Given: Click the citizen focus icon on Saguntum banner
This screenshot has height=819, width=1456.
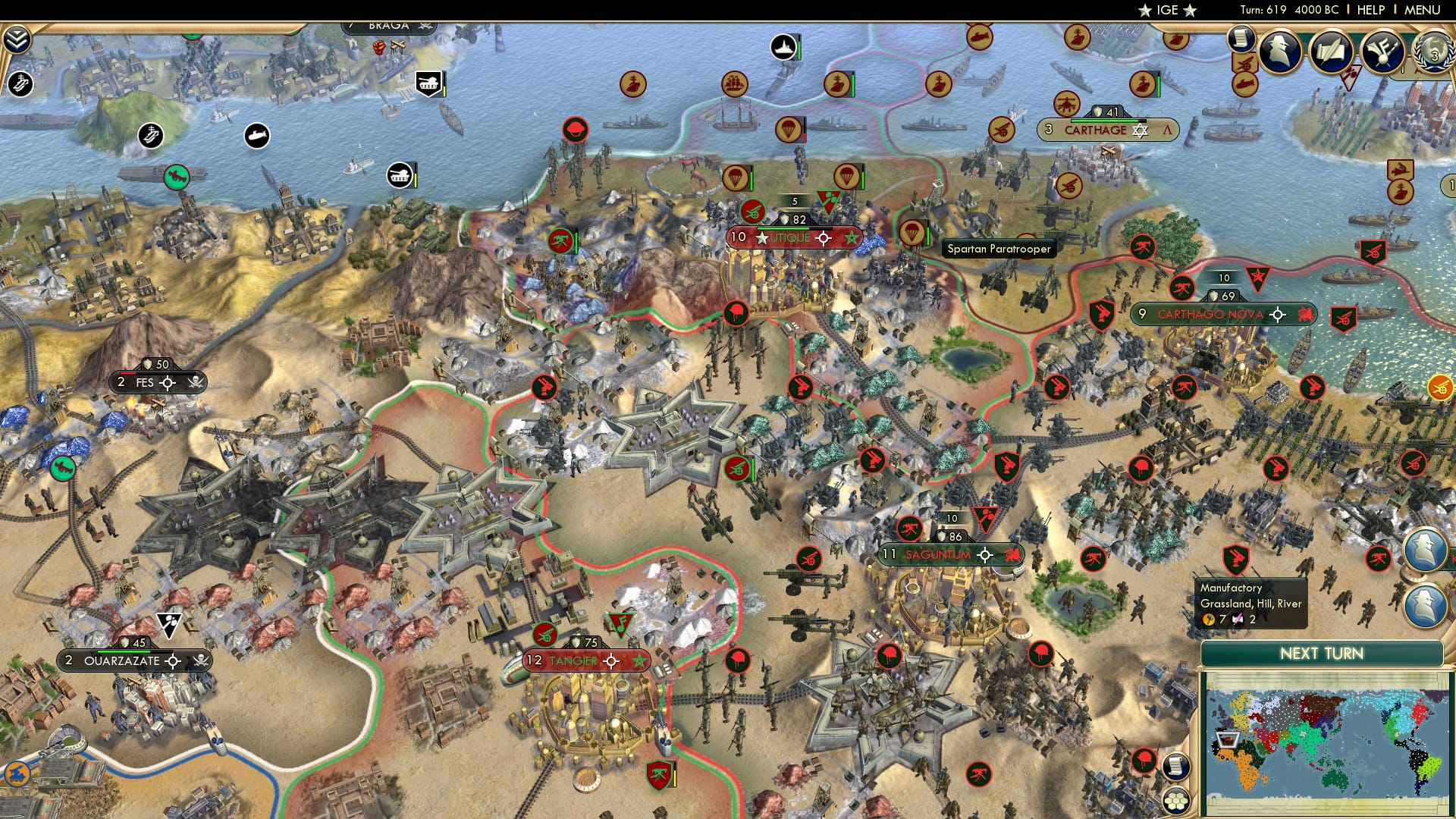Looking at the screenshot, I should [985, 555].
